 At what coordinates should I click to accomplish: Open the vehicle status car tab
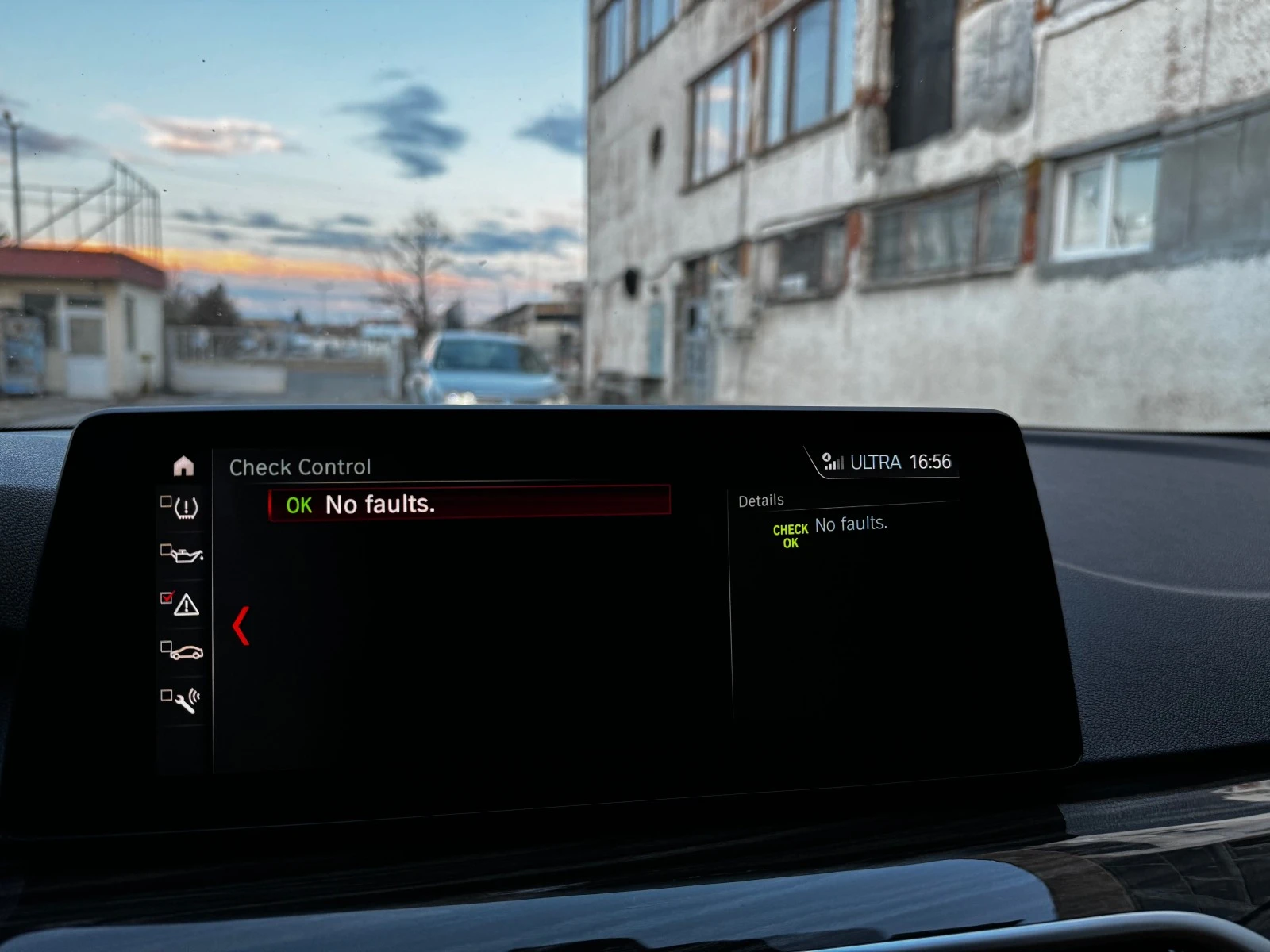point(184,652)
